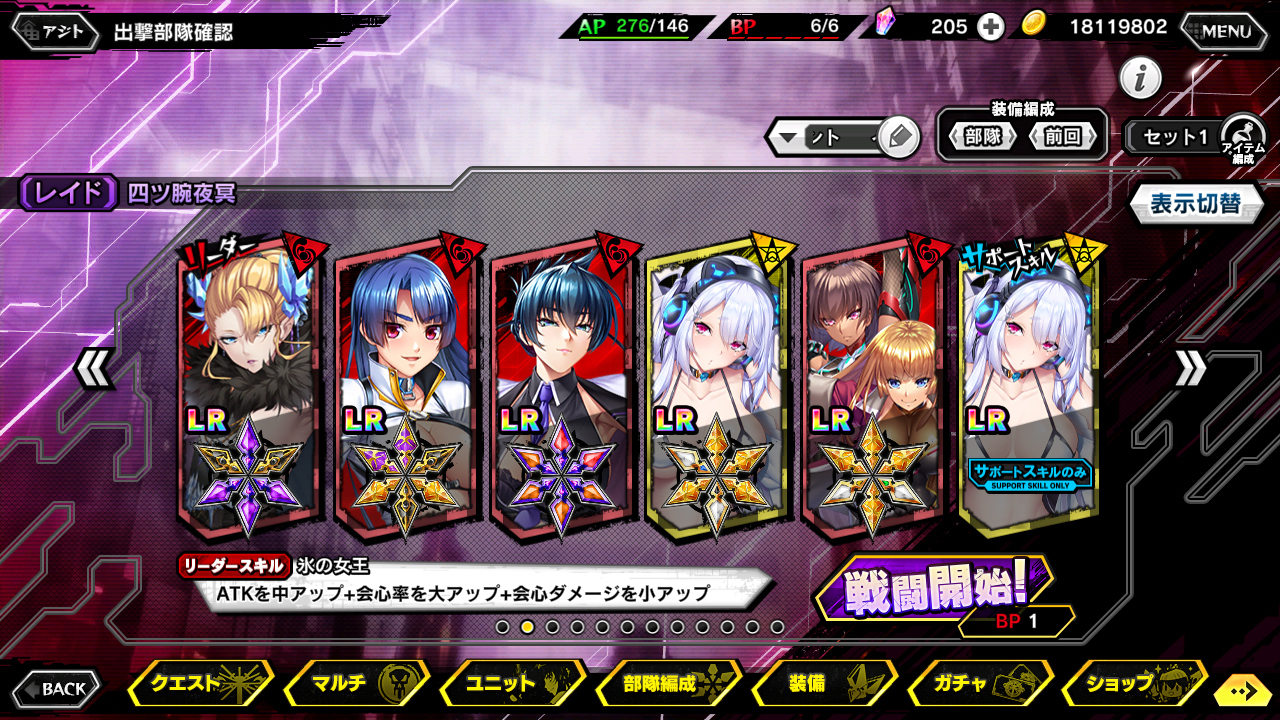Add more gems with the plus button

tap(990, 27)
